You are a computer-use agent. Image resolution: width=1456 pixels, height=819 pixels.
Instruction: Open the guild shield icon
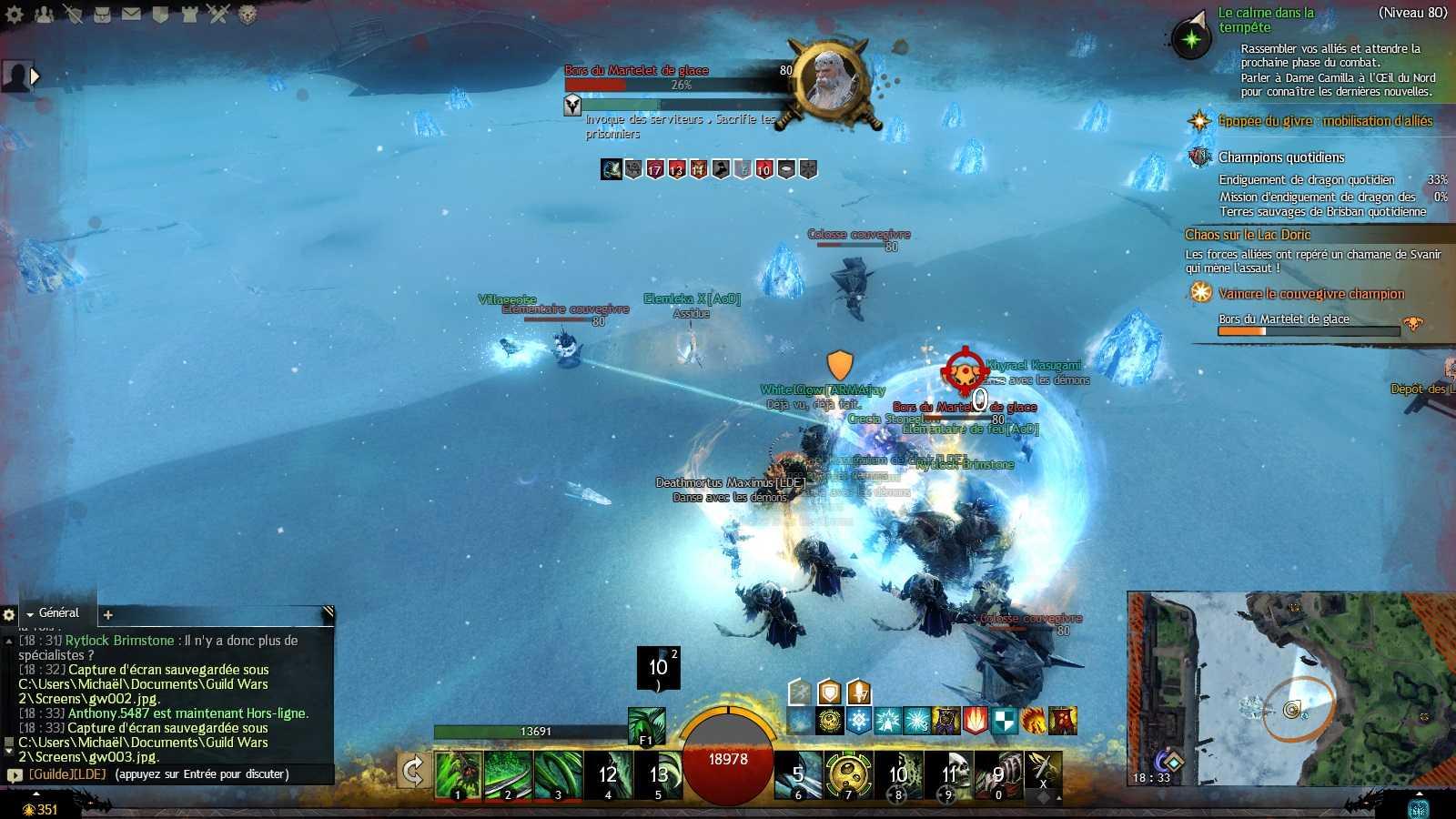(160, 14)
